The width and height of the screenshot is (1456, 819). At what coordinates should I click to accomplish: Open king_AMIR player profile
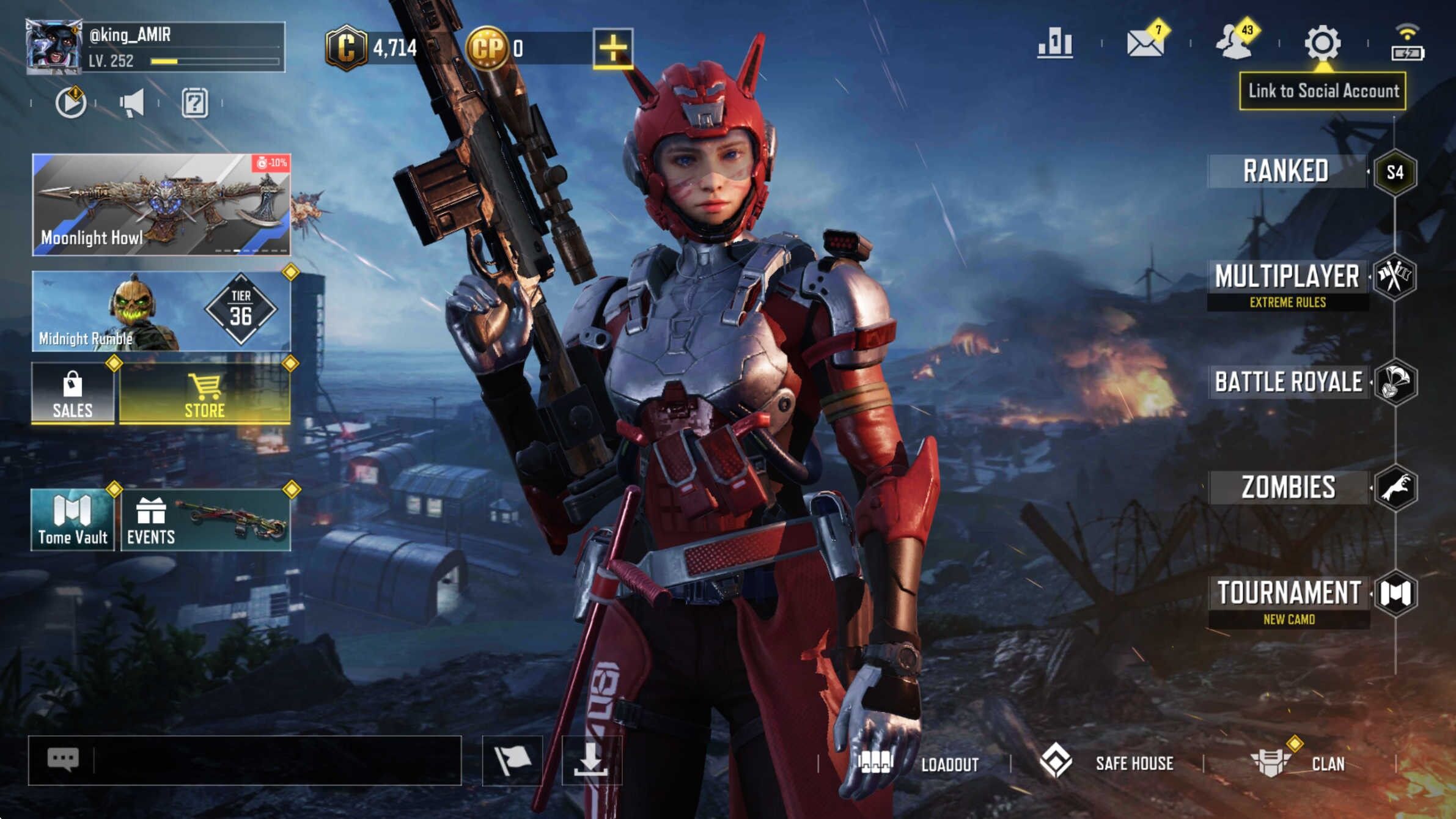(x=54, y=46)
